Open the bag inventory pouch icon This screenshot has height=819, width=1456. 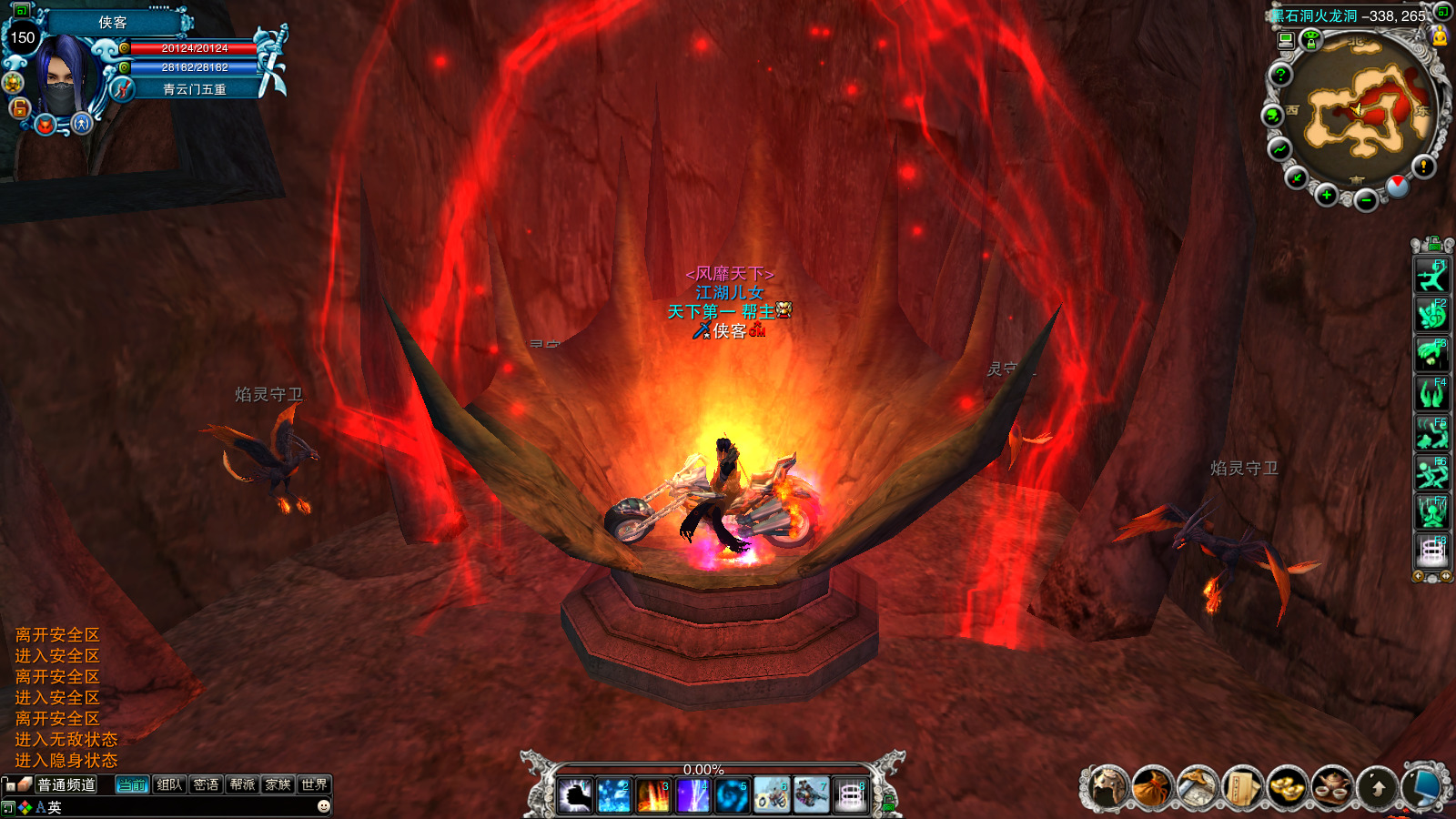coord(1153,787)
